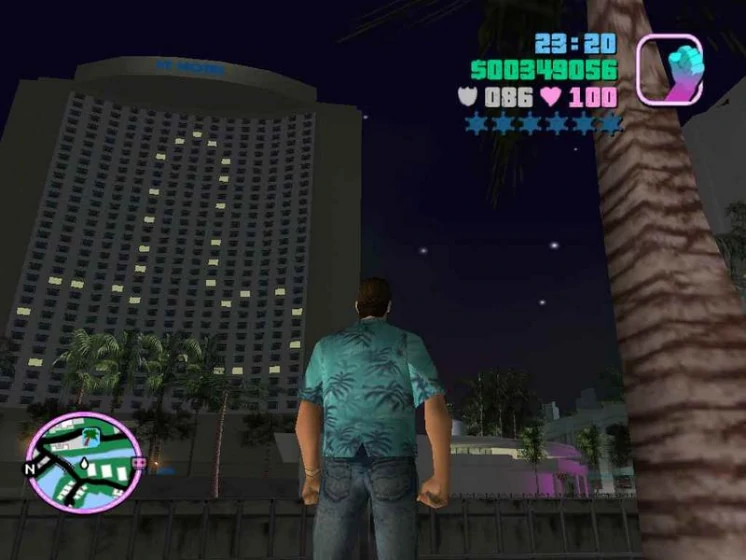Select the pink cassette save blip on radar

tap(139, 463)
